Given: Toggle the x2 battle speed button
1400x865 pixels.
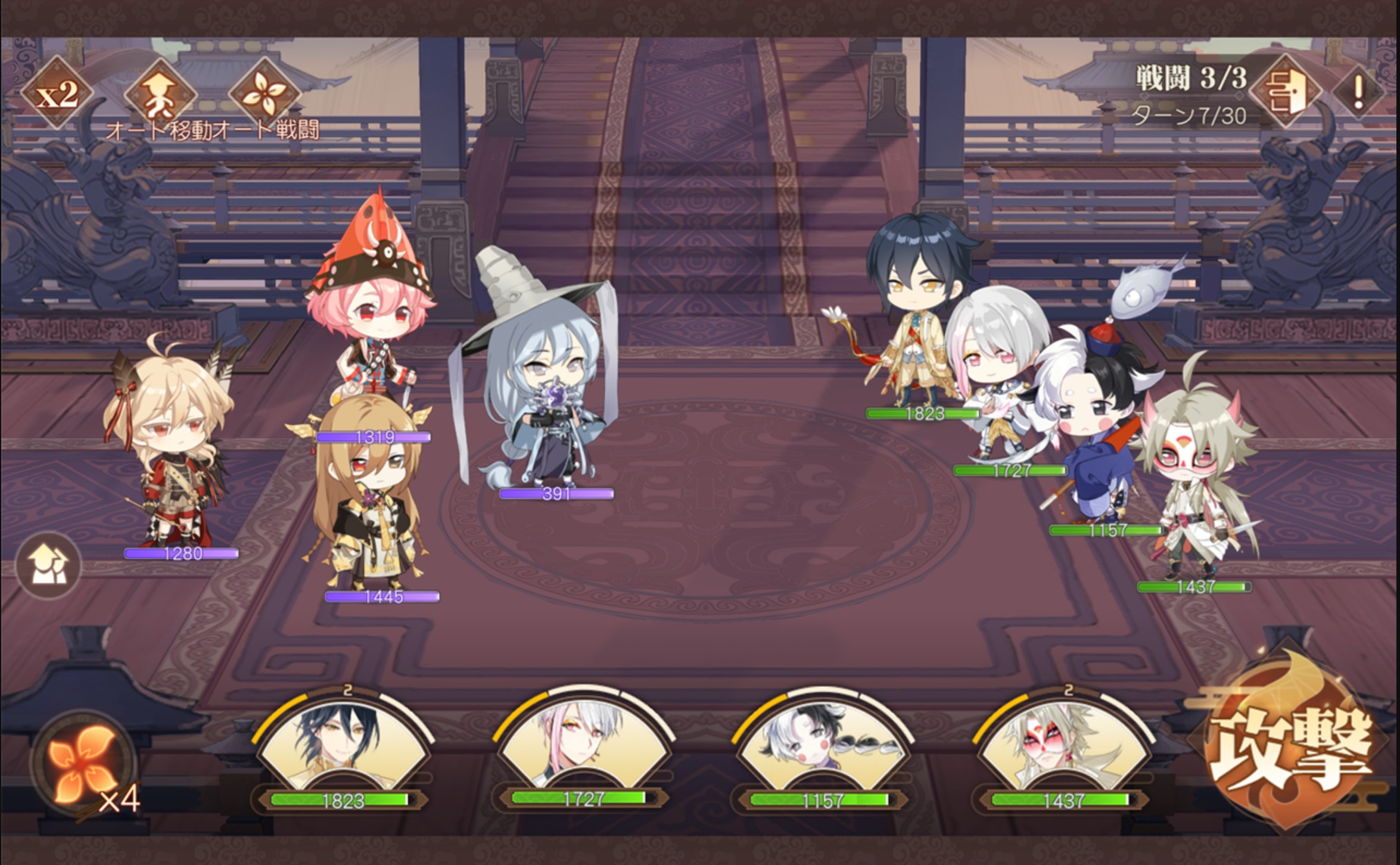Looking at the screenshot, I should (x=57, y=94).
